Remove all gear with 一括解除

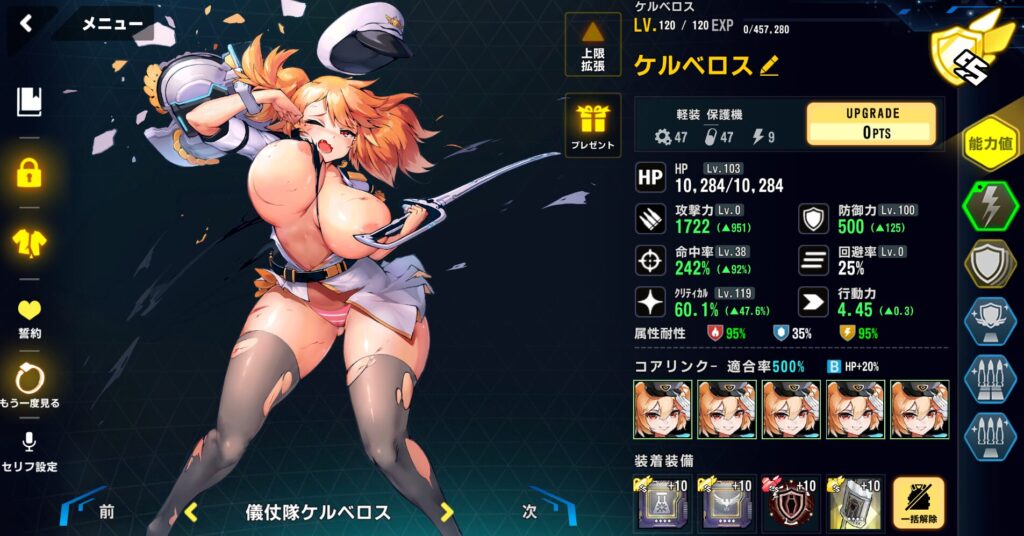(918, 504)
